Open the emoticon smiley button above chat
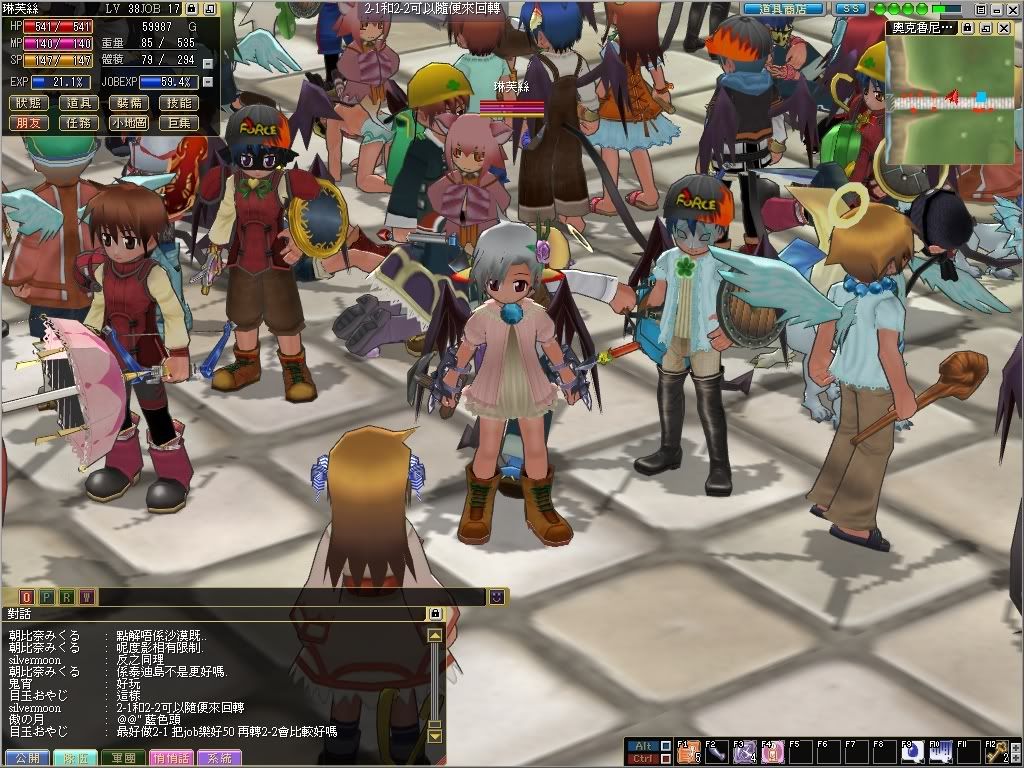This screenshot has width=1024, height=768. 496,597
